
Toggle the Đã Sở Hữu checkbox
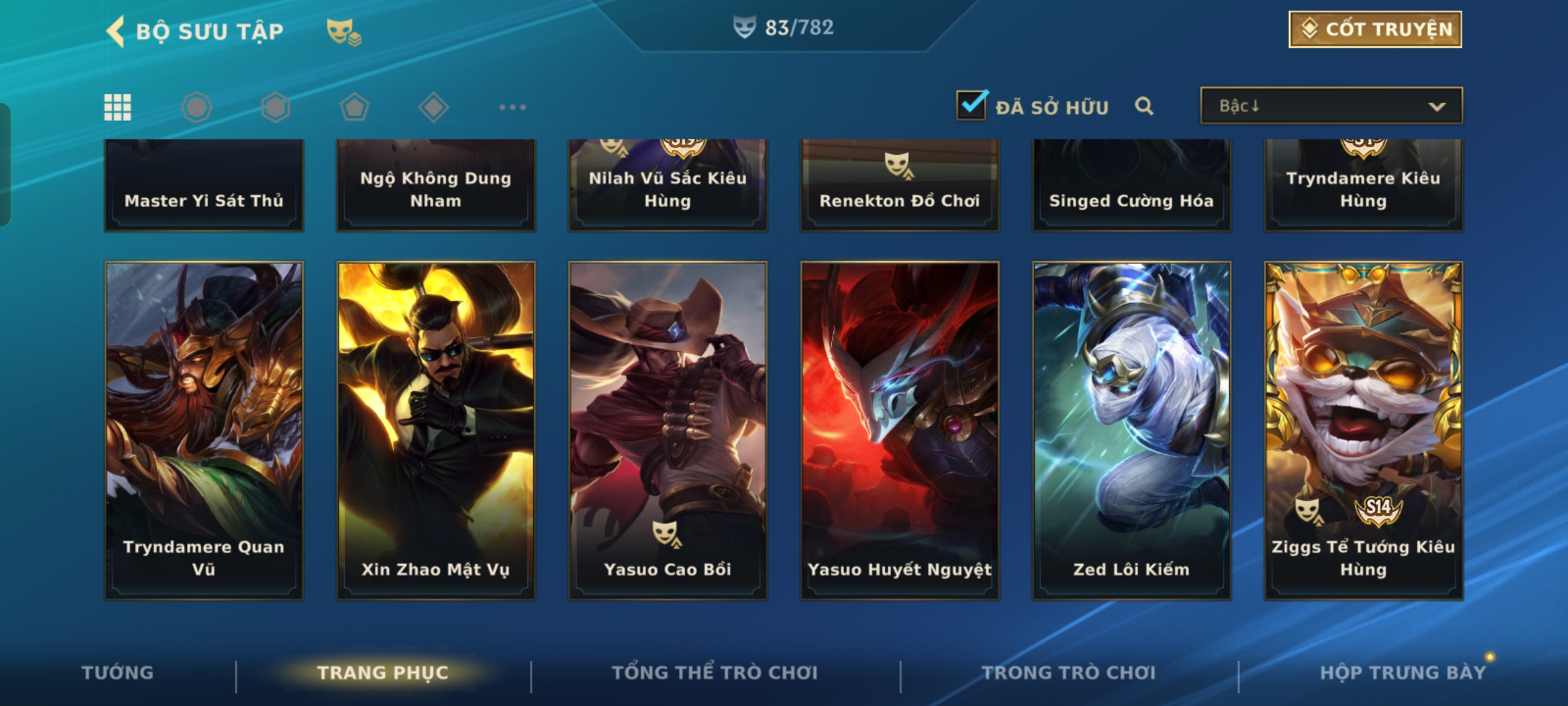point(972,105)
